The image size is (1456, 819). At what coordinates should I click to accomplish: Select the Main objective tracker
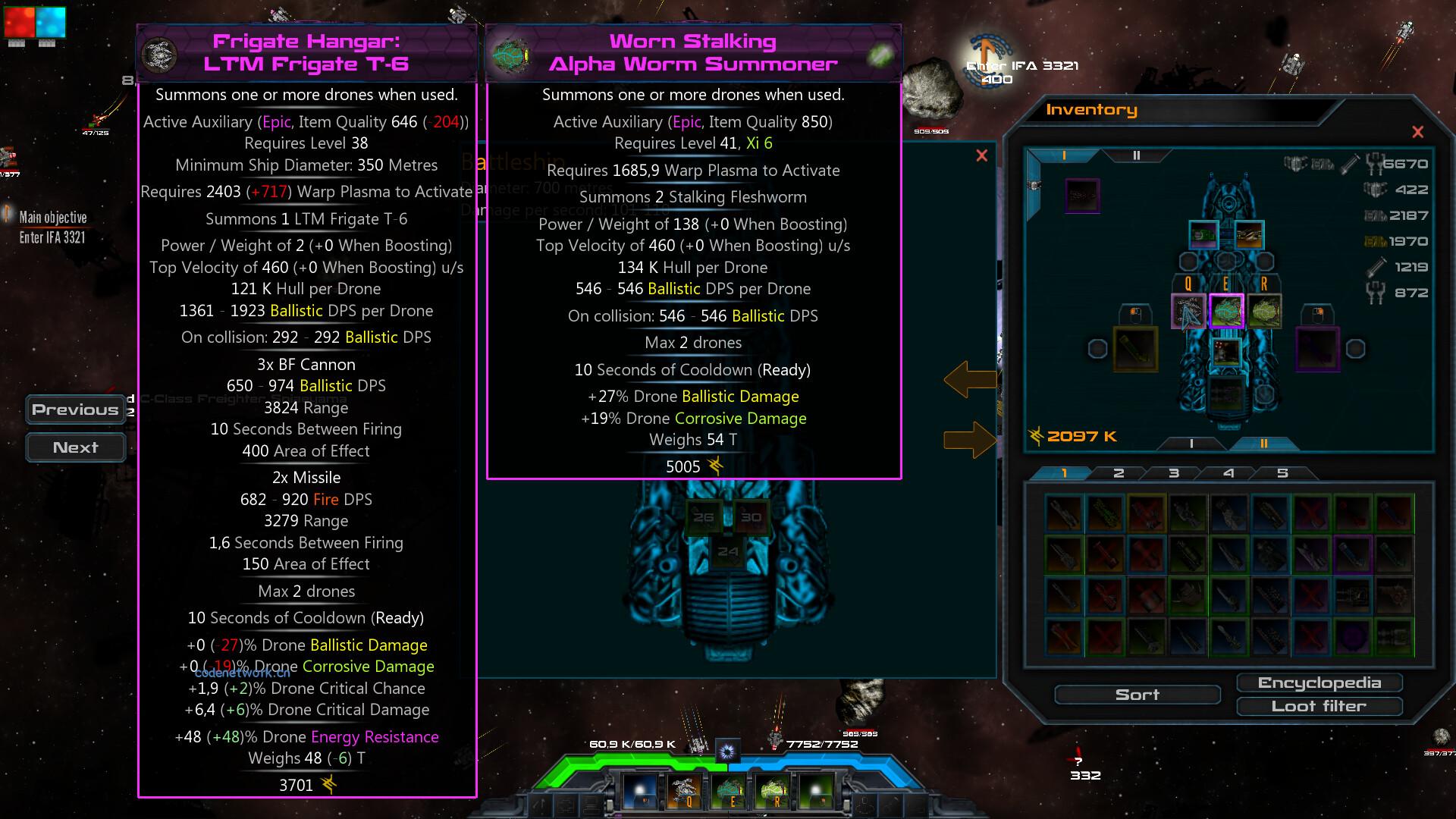(x=52, y=227)
